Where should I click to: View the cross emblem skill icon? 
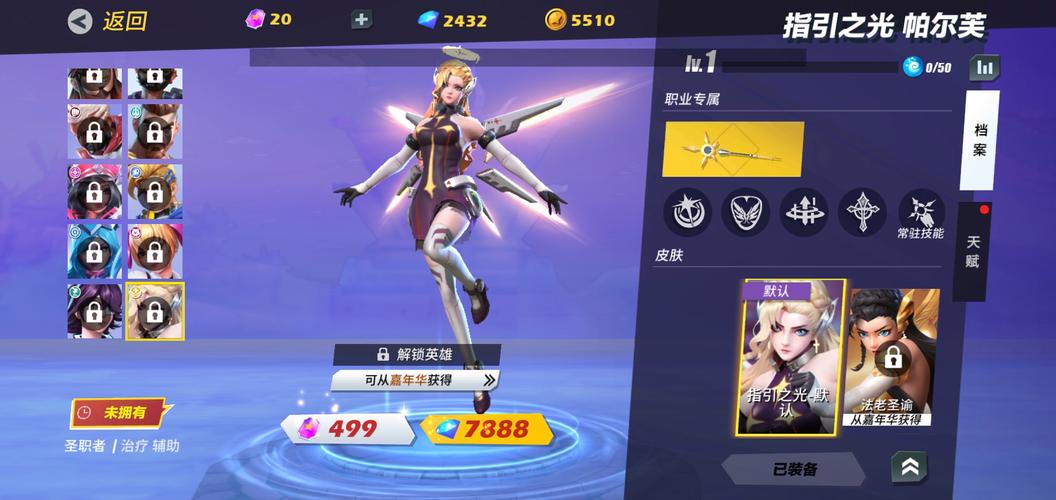tap(862, 211)
